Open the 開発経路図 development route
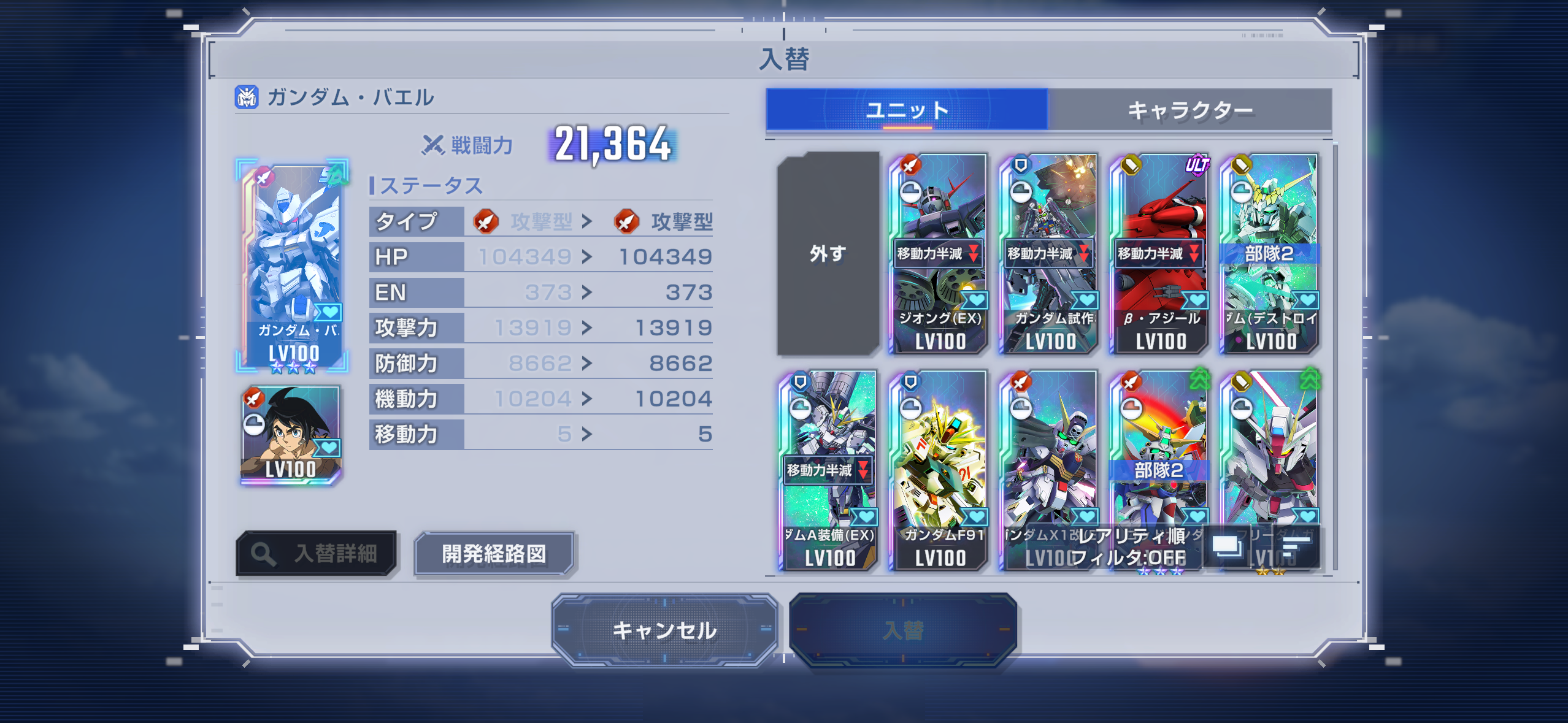 494,554
